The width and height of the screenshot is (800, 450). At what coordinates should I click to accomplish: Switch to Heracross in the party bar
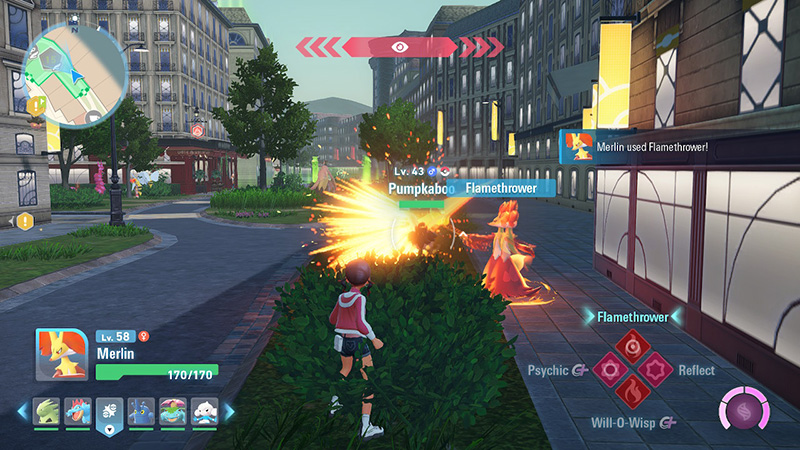143,412
